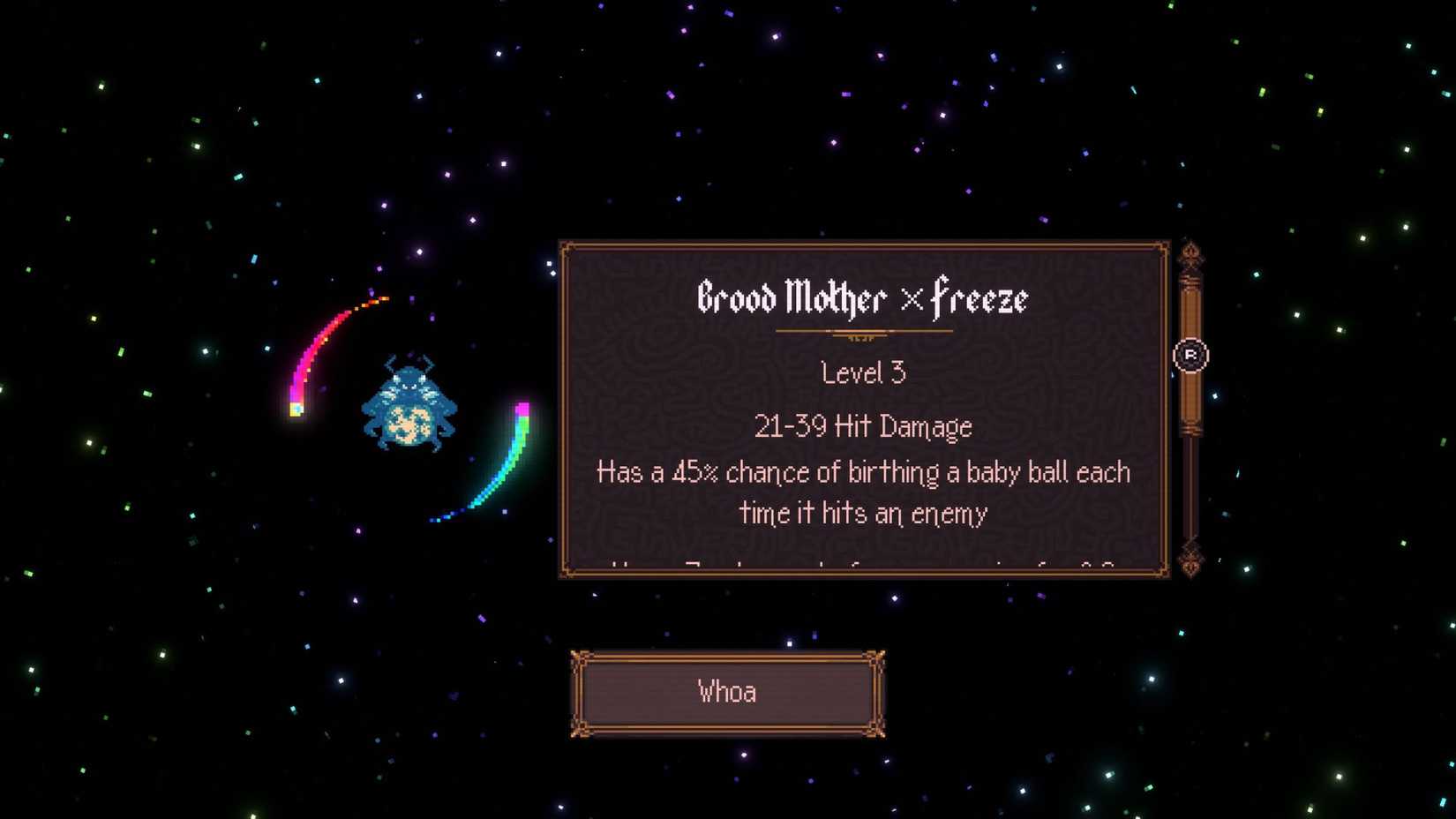Screen dimensions: 1456x819
Task: Click the 45% birthing chance description text
Action: coord(862,472)
